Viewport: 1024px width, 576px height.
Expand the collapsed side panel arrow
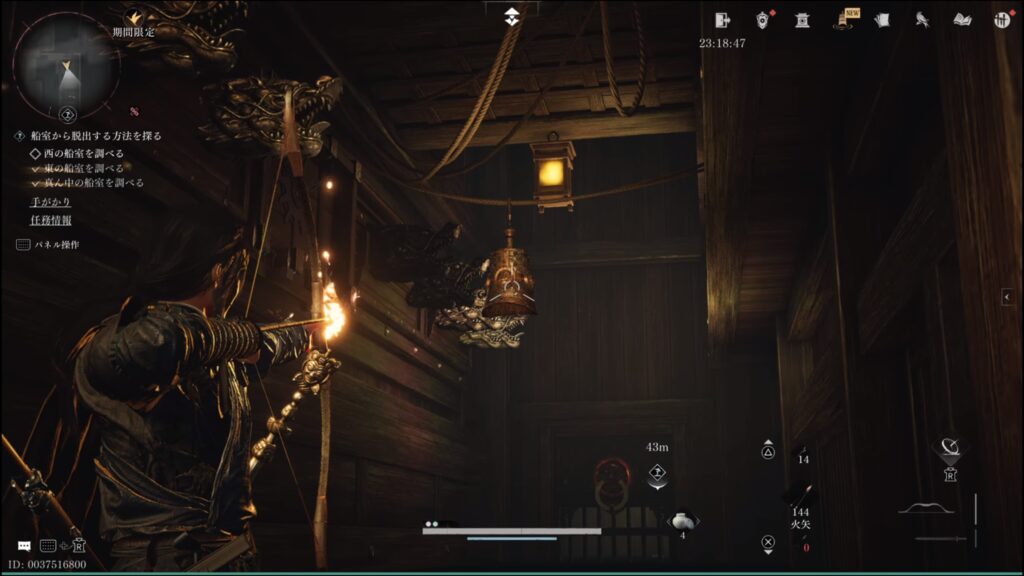tap(1008, 296)
